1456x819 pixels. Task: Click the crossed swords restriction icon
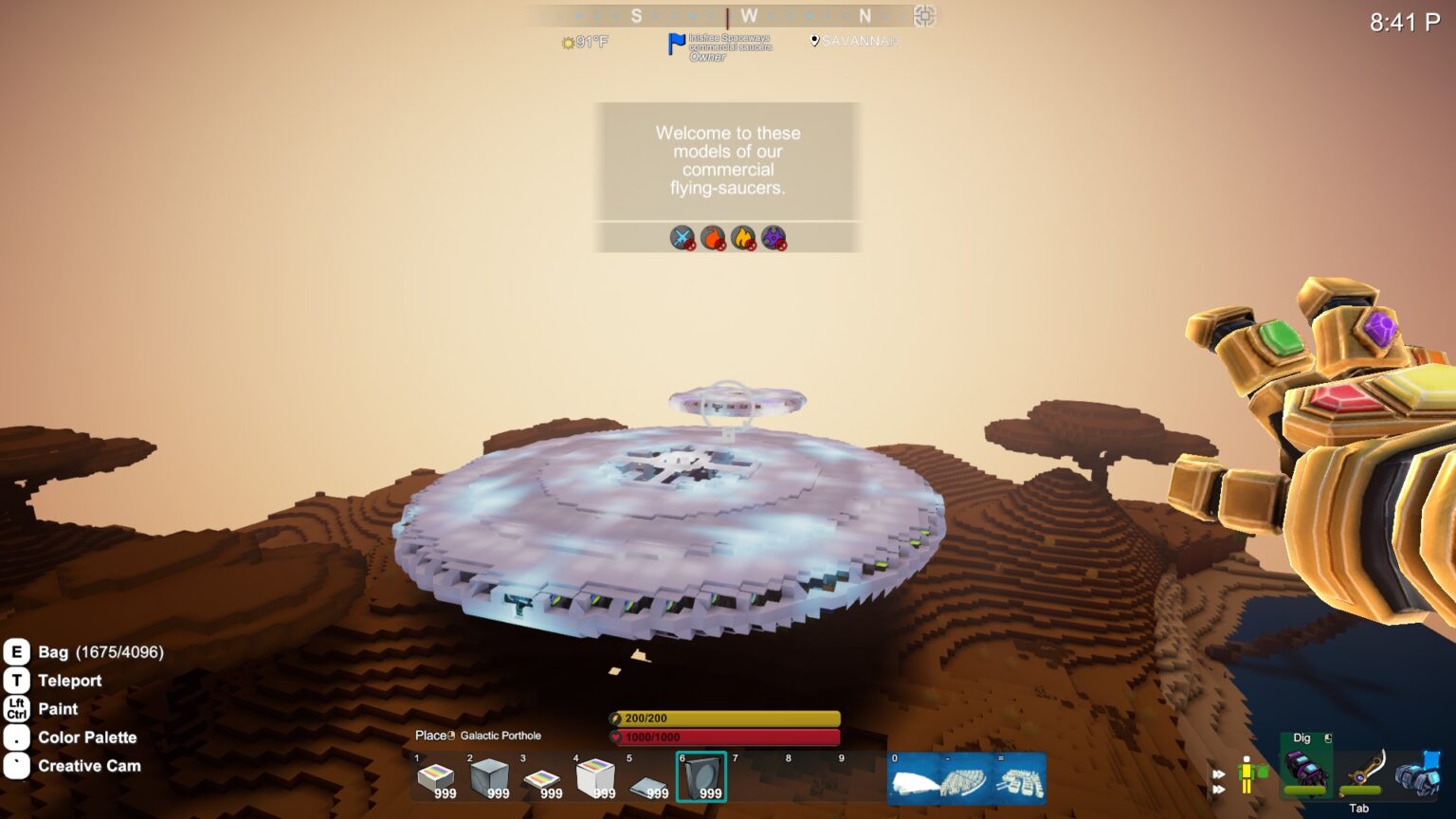click(682, 238)
